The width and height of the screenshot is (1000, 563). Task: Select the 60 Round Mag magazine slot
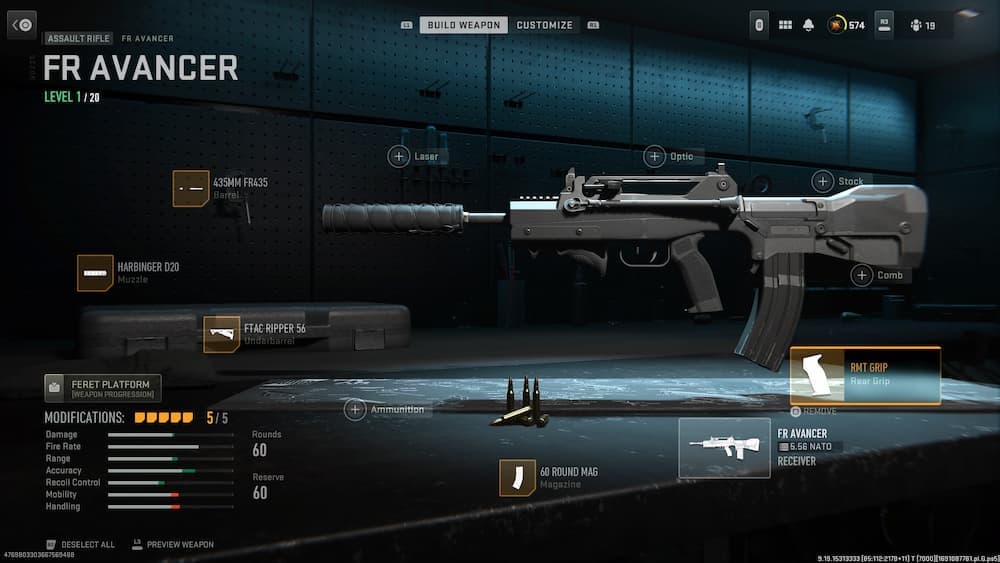pyautogui.click(x=518, y=477)
